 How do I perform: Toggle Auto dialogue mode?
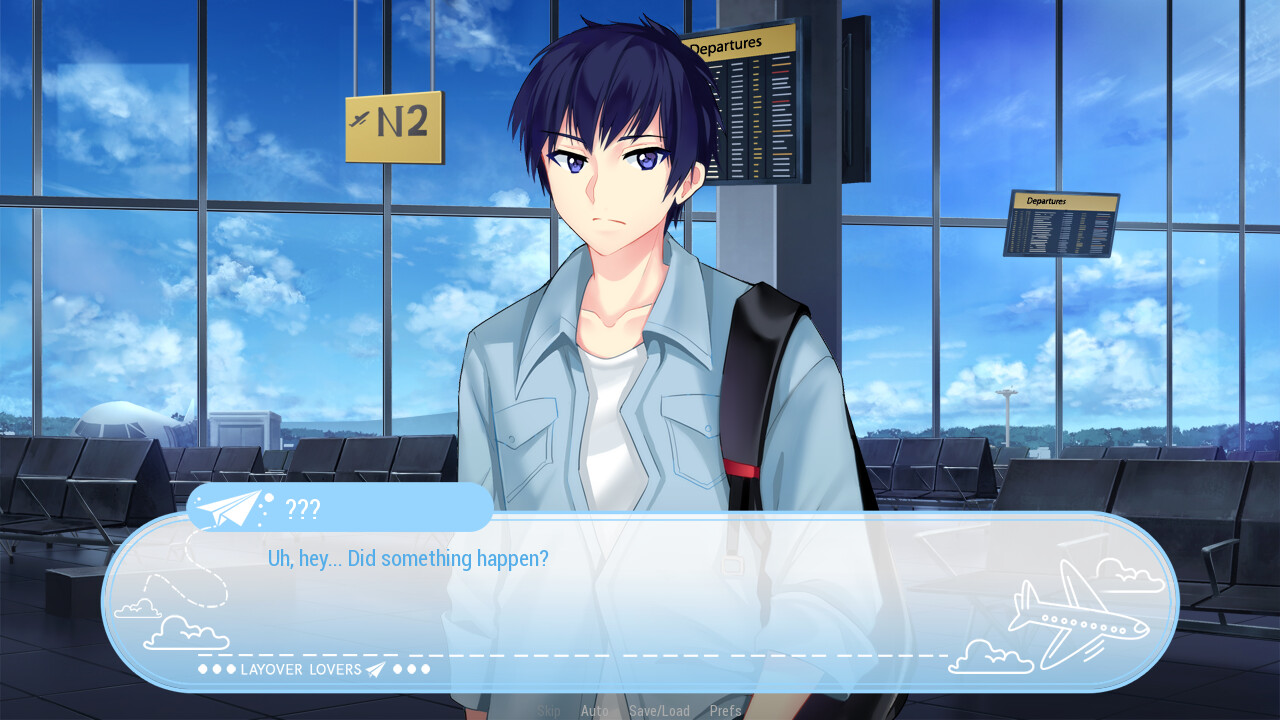[595, 711]
